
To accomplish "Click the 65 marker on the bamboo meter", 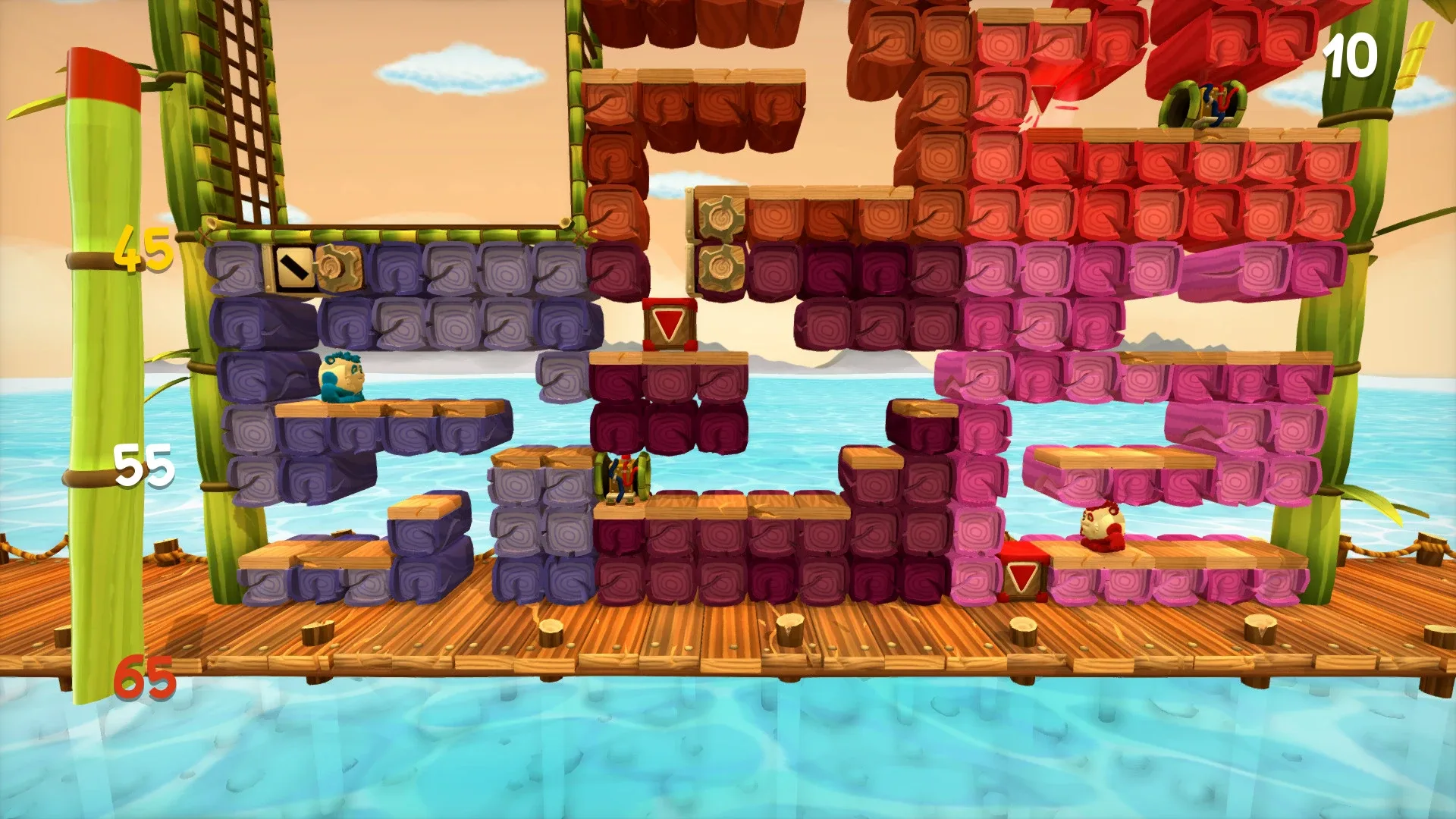I will coord(143,672).
